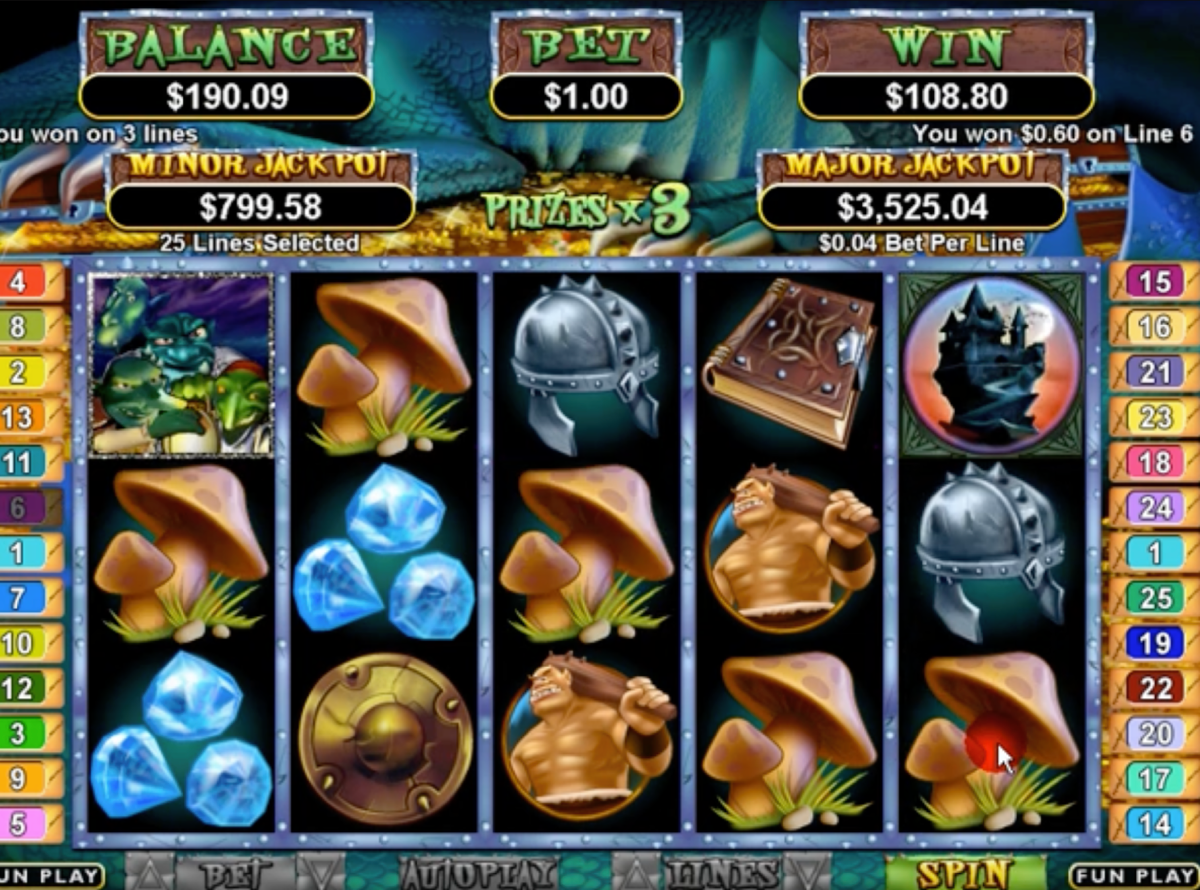The height and width of the screenshot is (890, 1200).
Task: Click payline 14 marker
Action: pos(1153,824)
